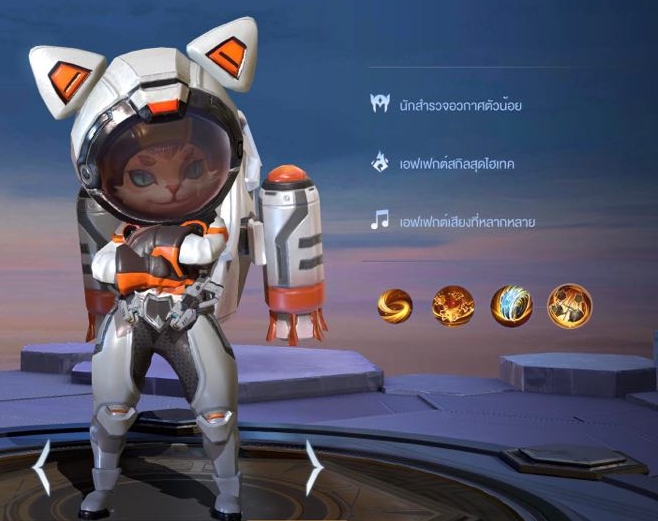The height and width of the screenshot is (521, 658).
Task: Select the blue whirlwind skill icon
Action: pyautogui.click(x=511, y=306)
